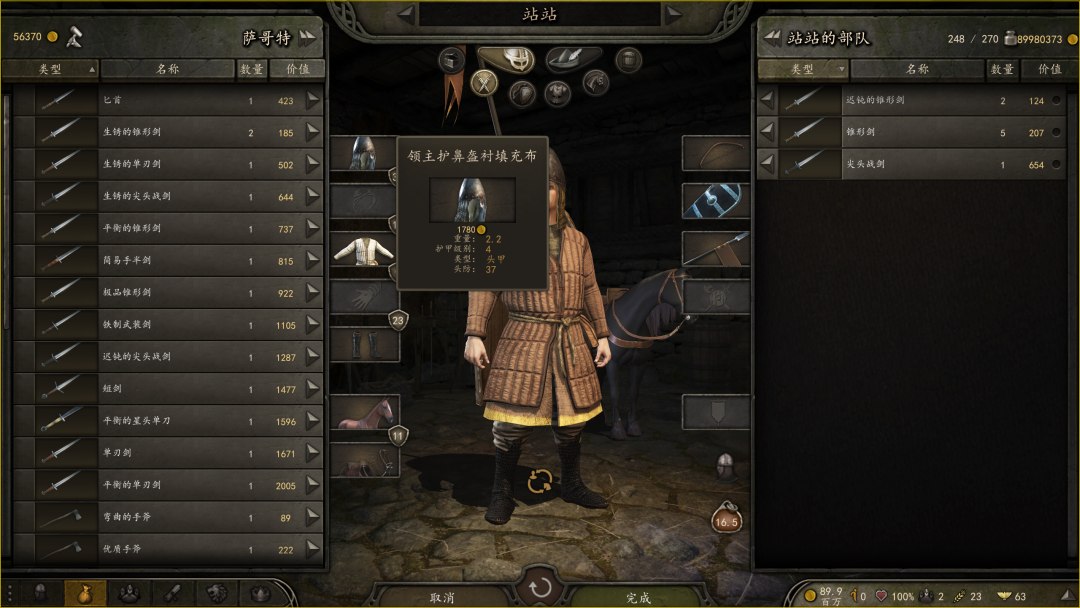Reset the transaction using the circular arrow button
Screen dimensions: 1080x608
[x=540, y=587]
